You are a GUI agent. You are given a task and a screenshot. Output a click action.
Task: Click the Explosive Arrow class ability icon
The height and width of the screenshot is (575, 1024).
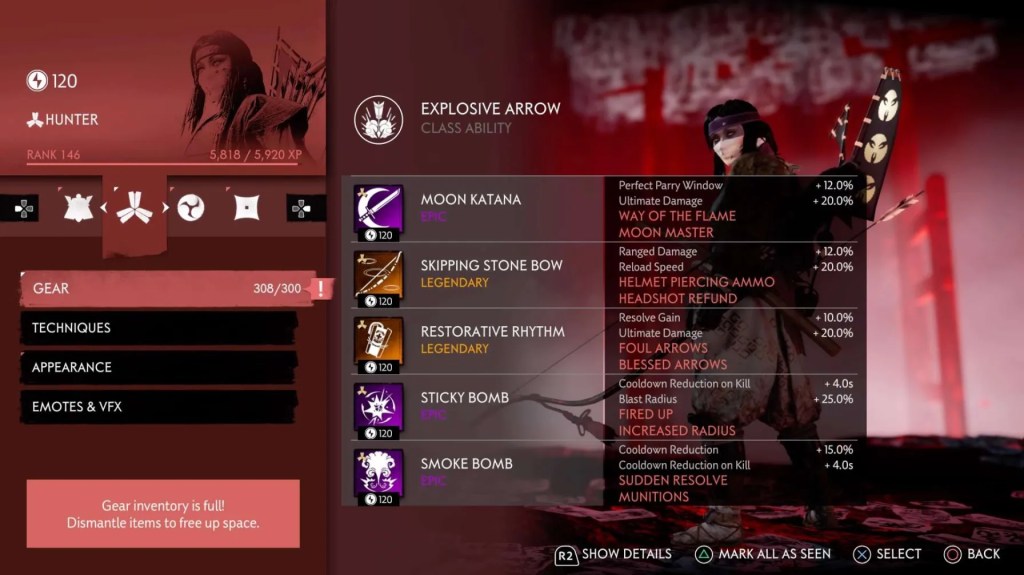(378, 119)
